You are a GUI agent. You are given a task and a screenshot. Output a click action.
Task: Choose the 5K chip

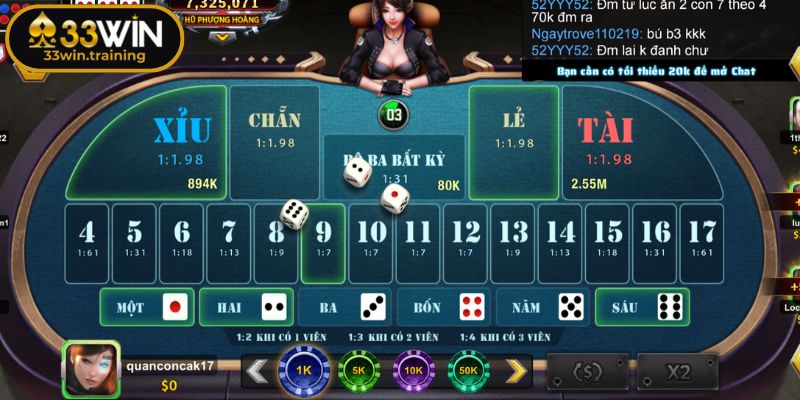tap(359, 372)
